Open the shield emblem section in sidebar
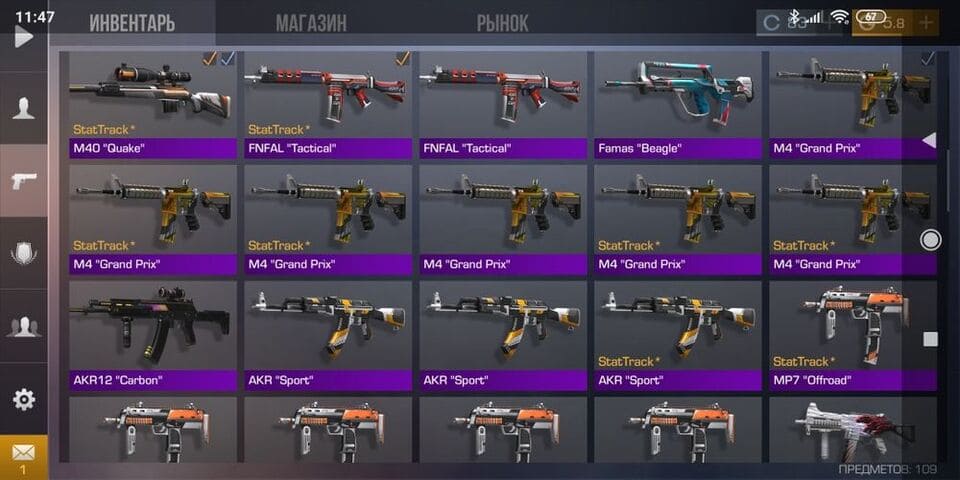The width and height of the screenshot is (960, 480). tap(23, 254)
